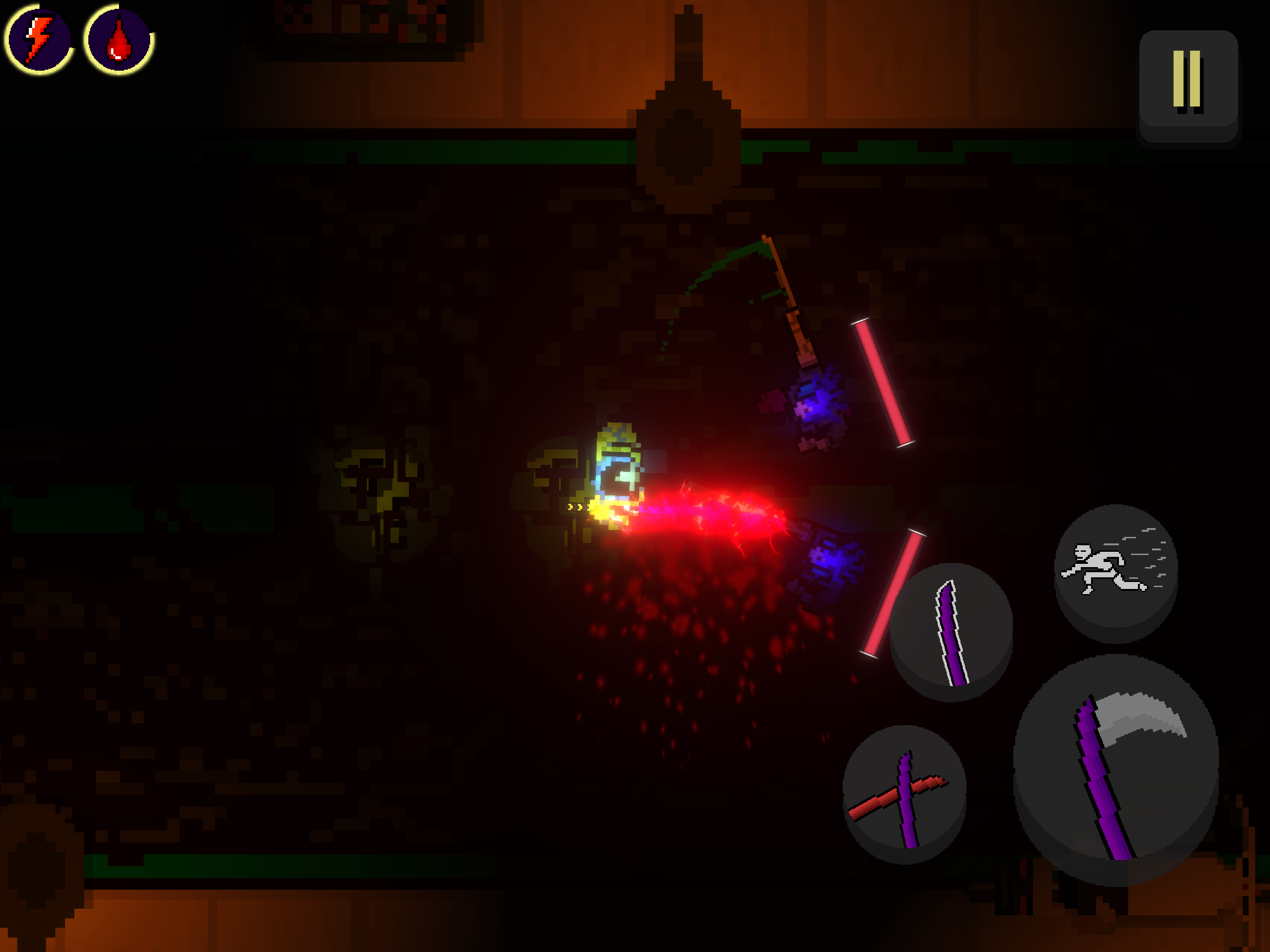Tap the second yellow wall mask near the player

click(x=560, y=488)
